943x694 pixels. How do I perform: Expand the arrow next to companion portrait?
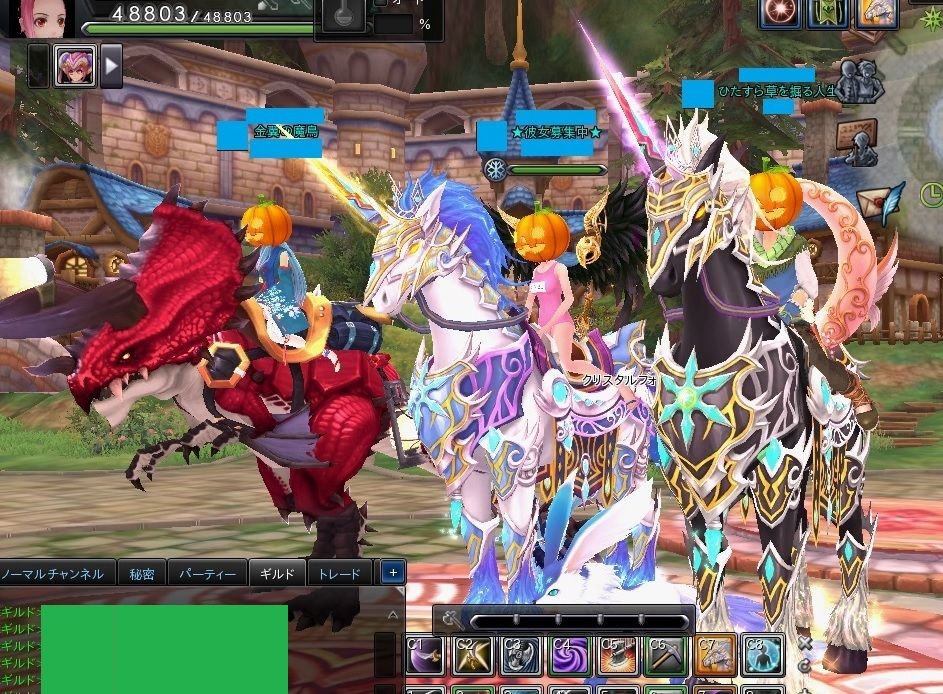(111, 66)
